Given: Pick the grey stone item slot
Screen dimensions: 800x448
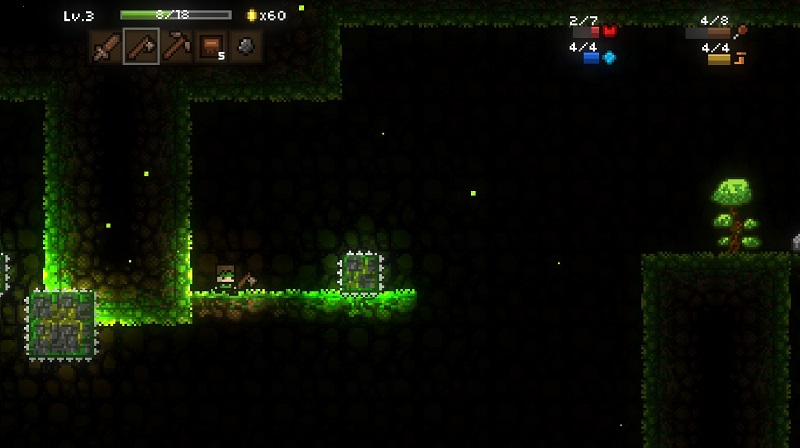Looking at the screenshot, I should click(245, 46).
